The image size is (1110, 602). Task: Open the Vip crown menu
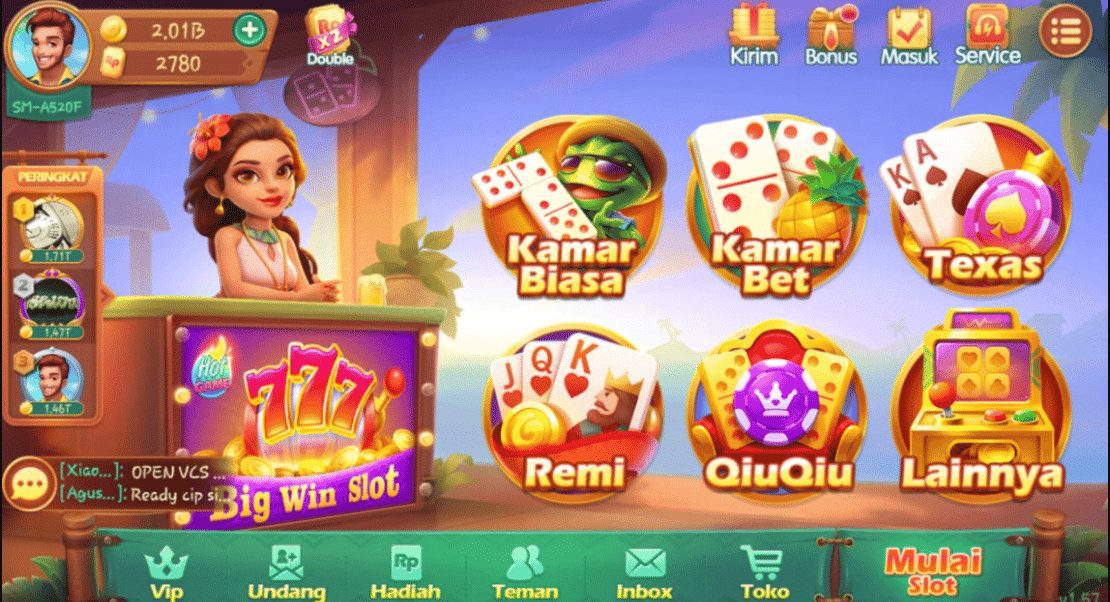(x=167, y=572)
